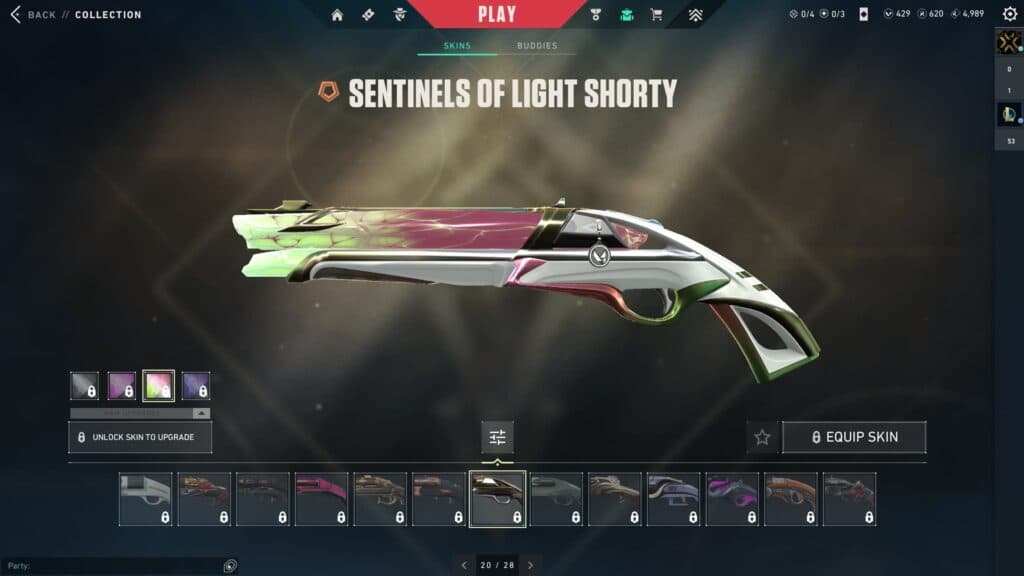Open the settings gear
1024x576 pixels.
pos(1009,14)
